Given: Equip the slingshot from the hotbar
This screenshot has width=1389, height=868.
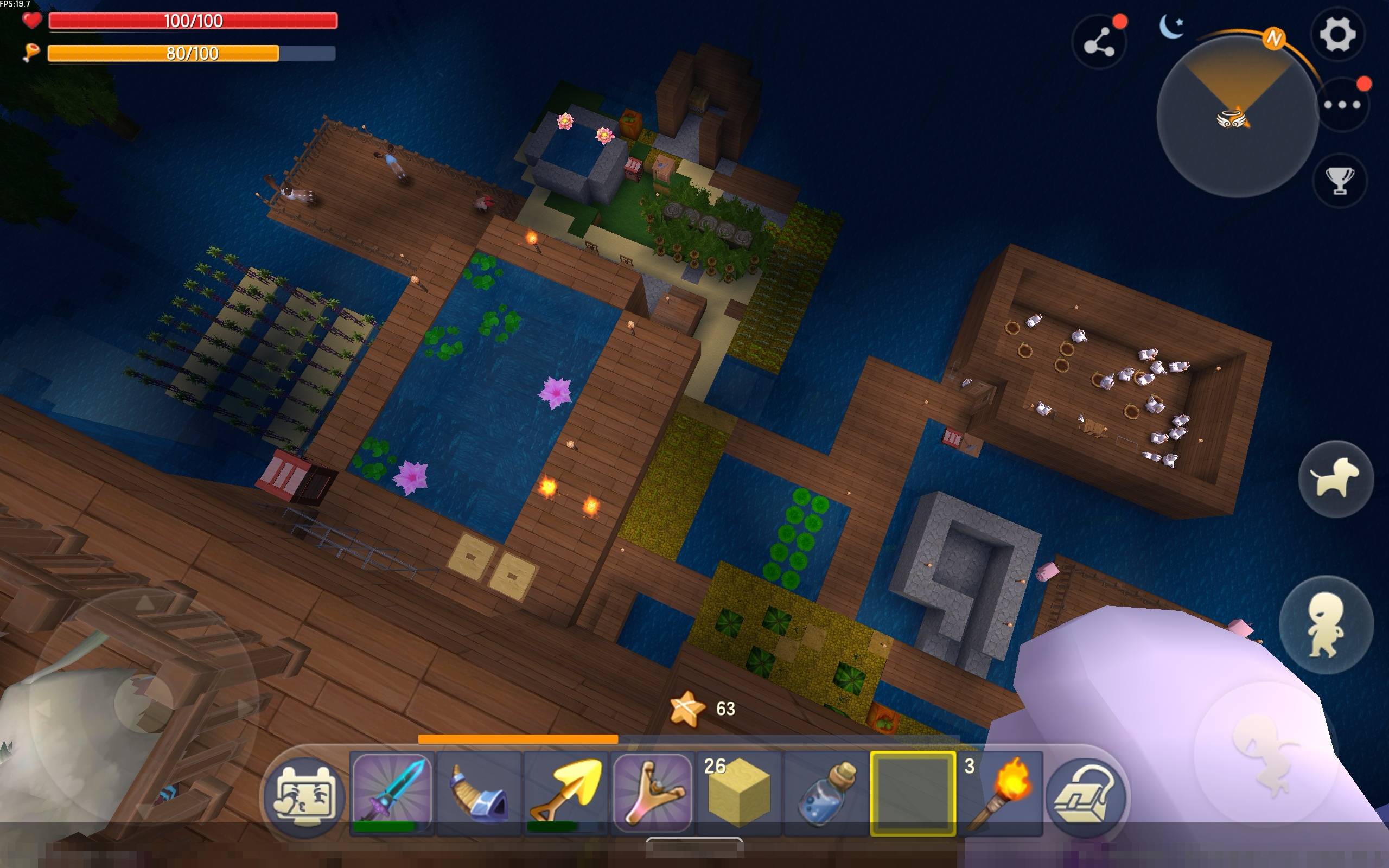Looking at the screenshot, I should pyautogui.click(x=653, y=793).
